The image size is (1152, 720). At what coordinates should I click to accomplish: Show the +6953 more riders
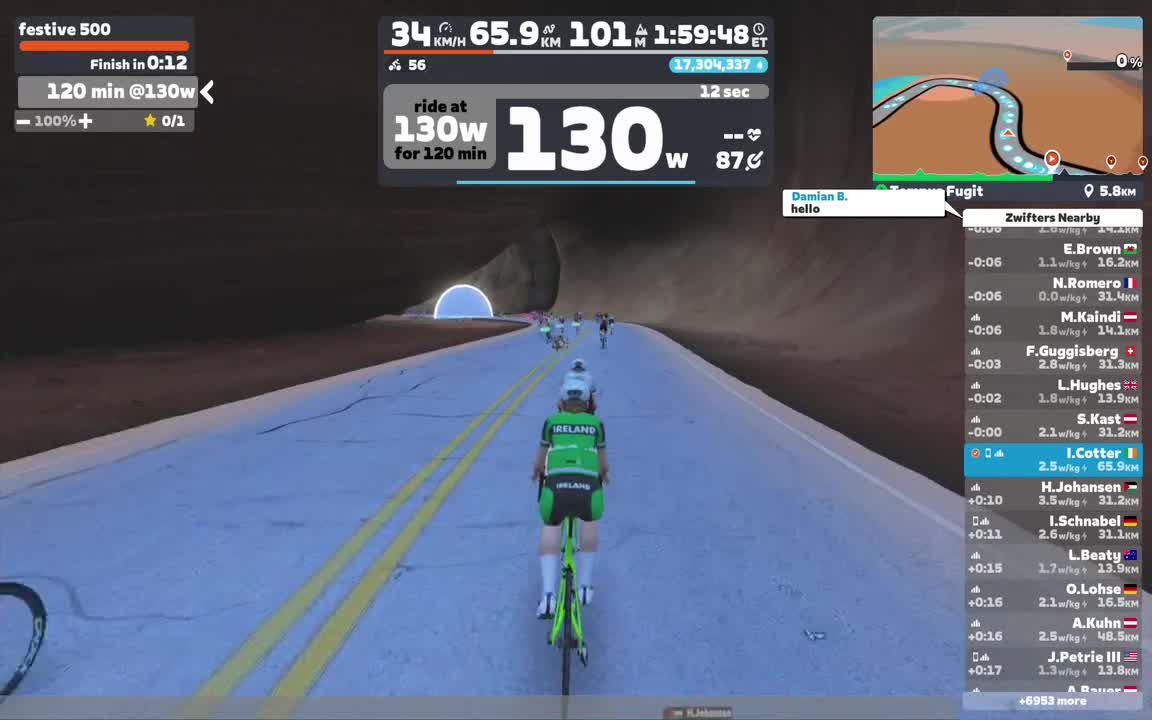[x=1052, y=701]
